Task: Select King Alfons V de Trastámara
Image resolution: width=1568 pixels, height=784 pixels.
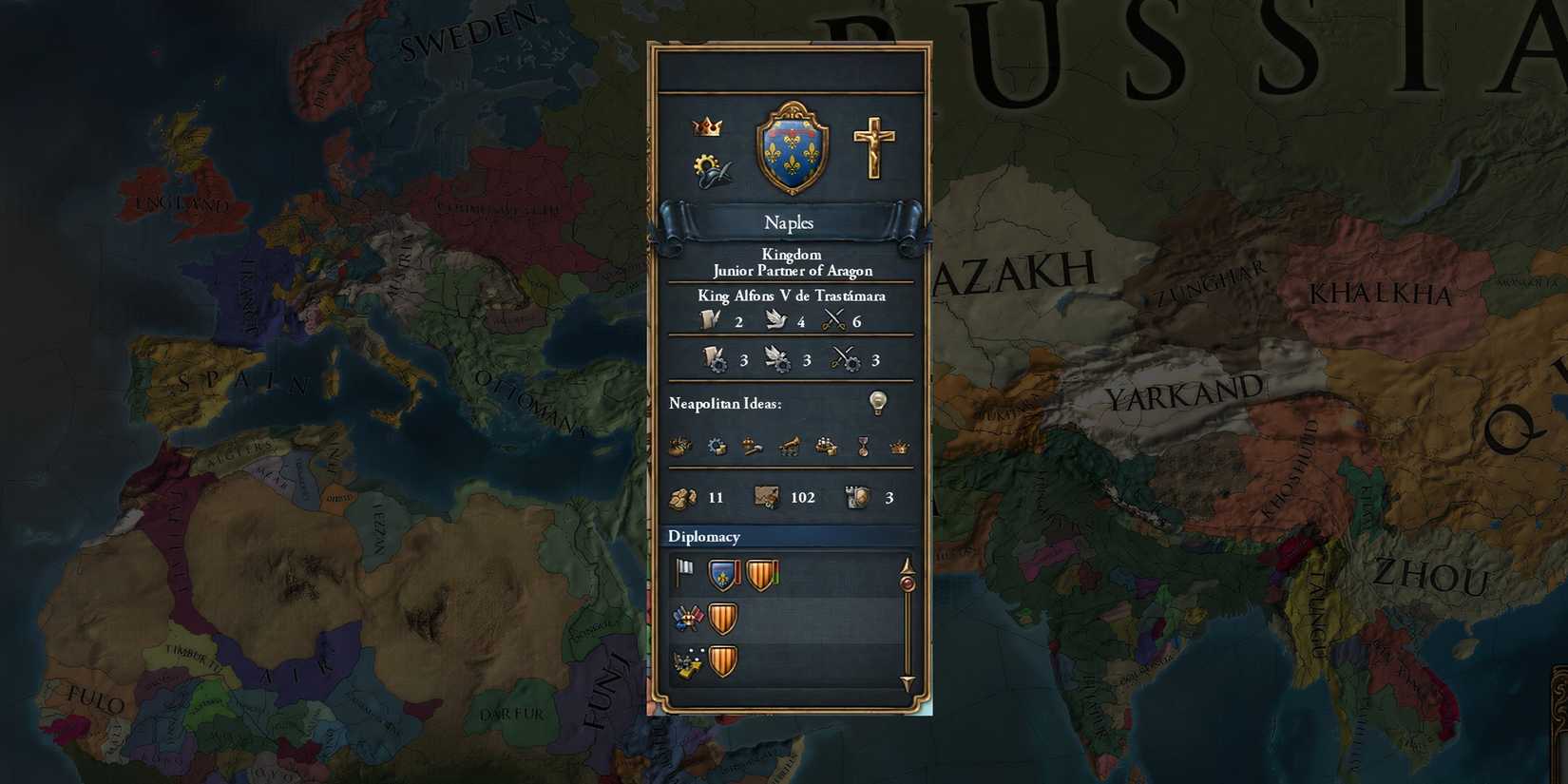Action: pos(793,296)
